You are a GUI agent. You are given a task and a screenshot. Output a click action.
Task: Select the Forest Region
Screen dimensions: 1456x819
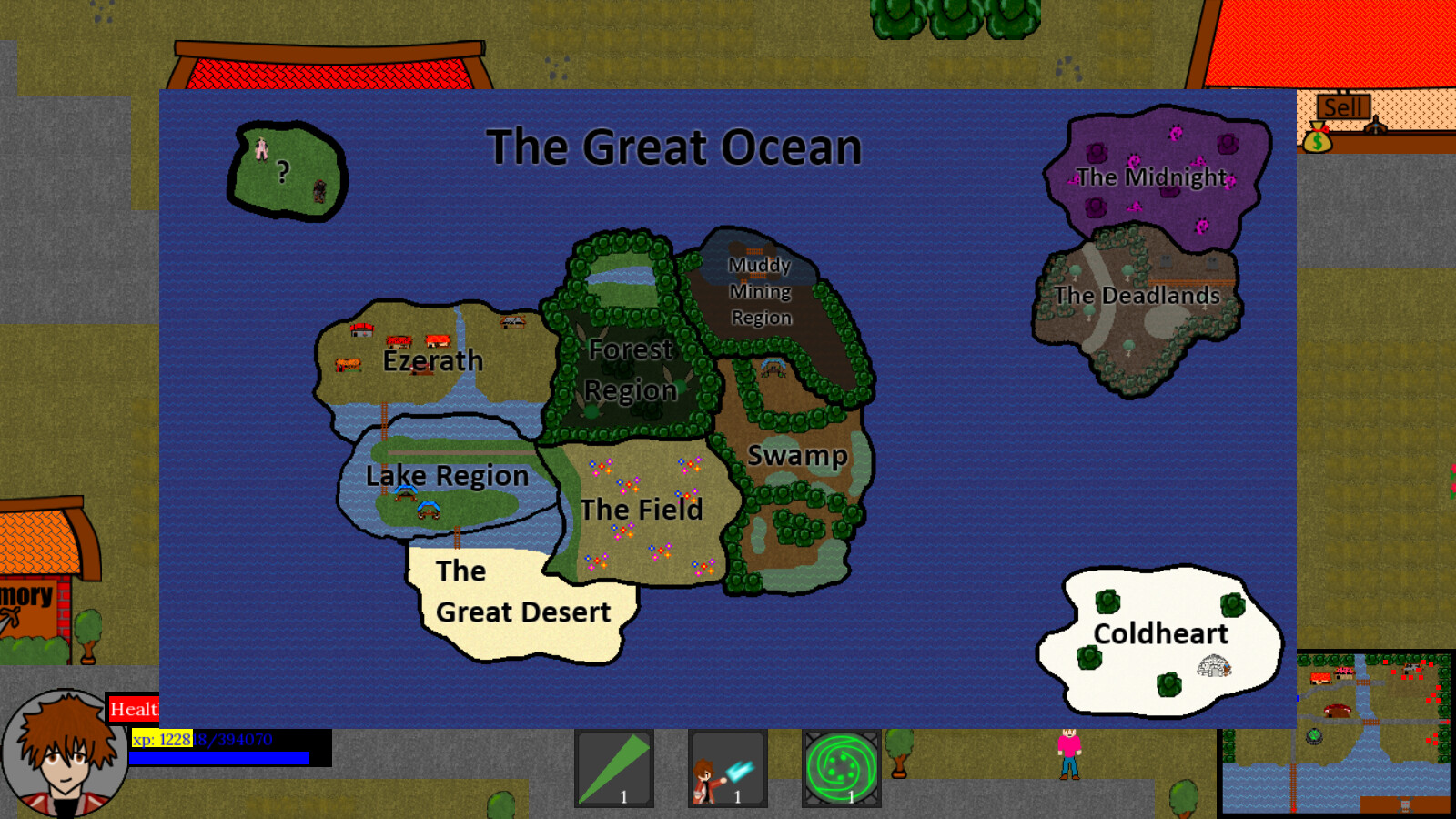[632, 370]
